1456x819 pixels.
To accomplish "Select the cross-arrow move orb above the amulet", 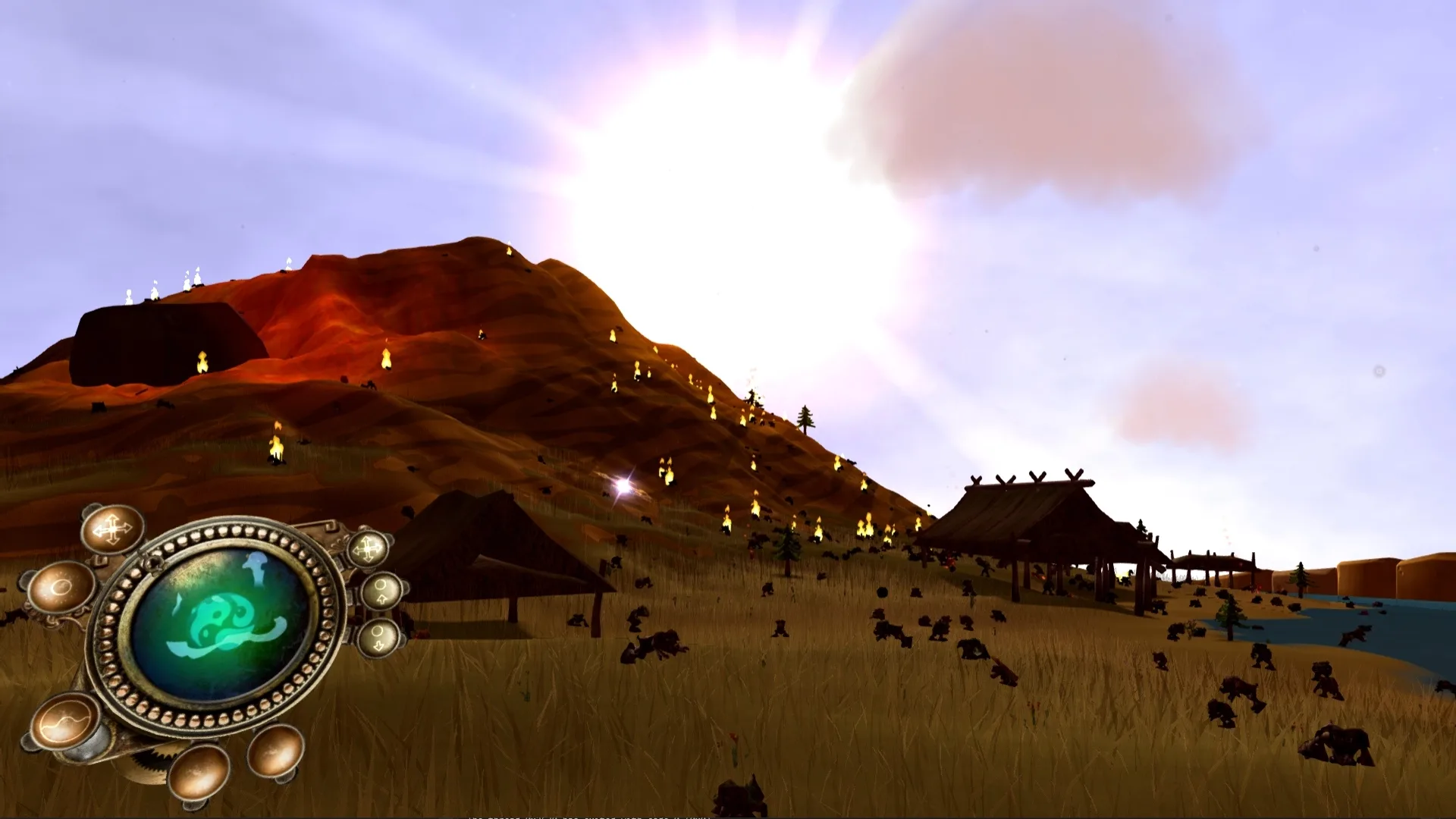I will (112, 529).
